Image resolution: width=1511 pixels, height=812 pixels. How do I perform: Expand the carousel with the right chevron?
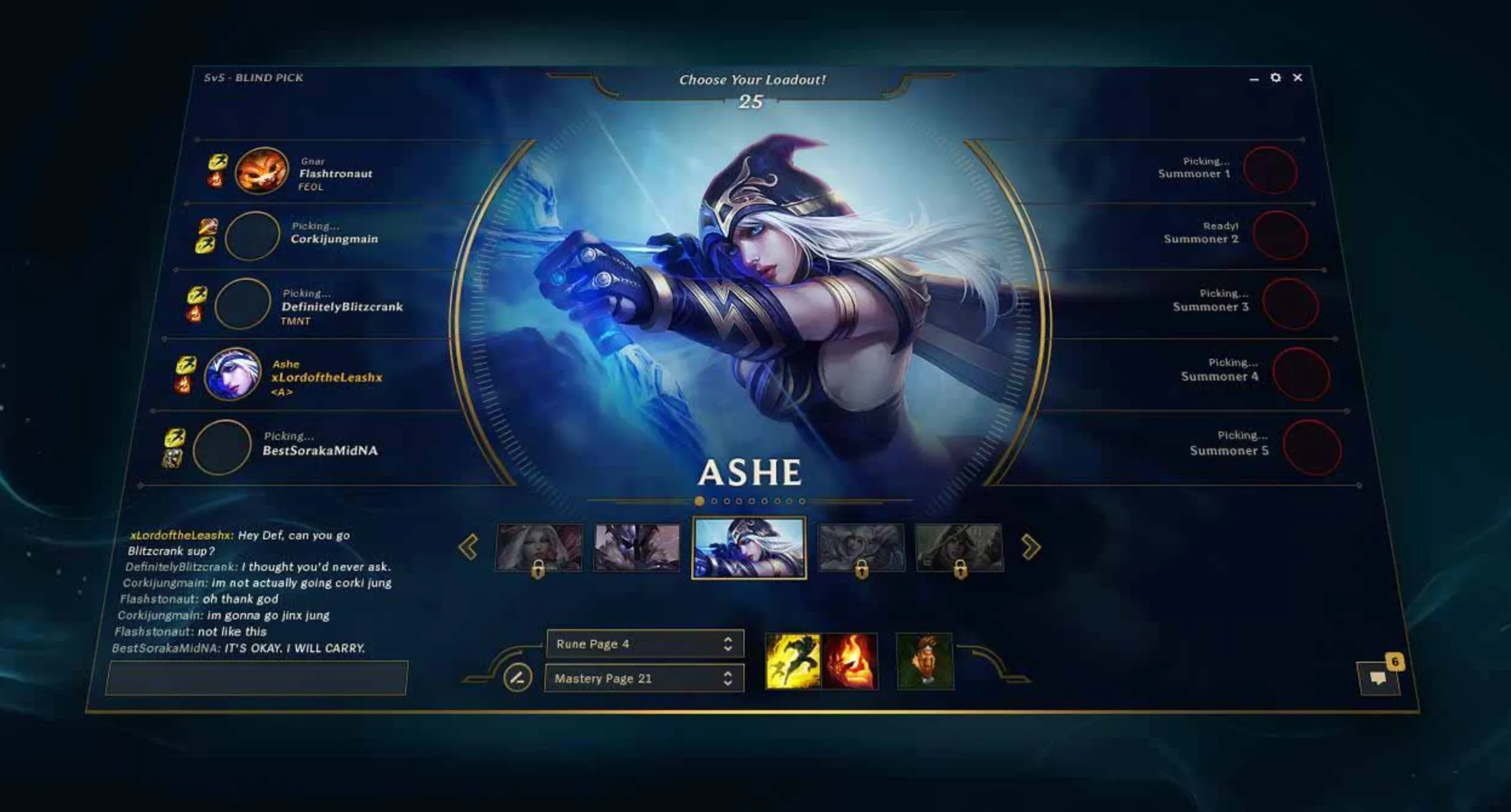click(1030, 547)
